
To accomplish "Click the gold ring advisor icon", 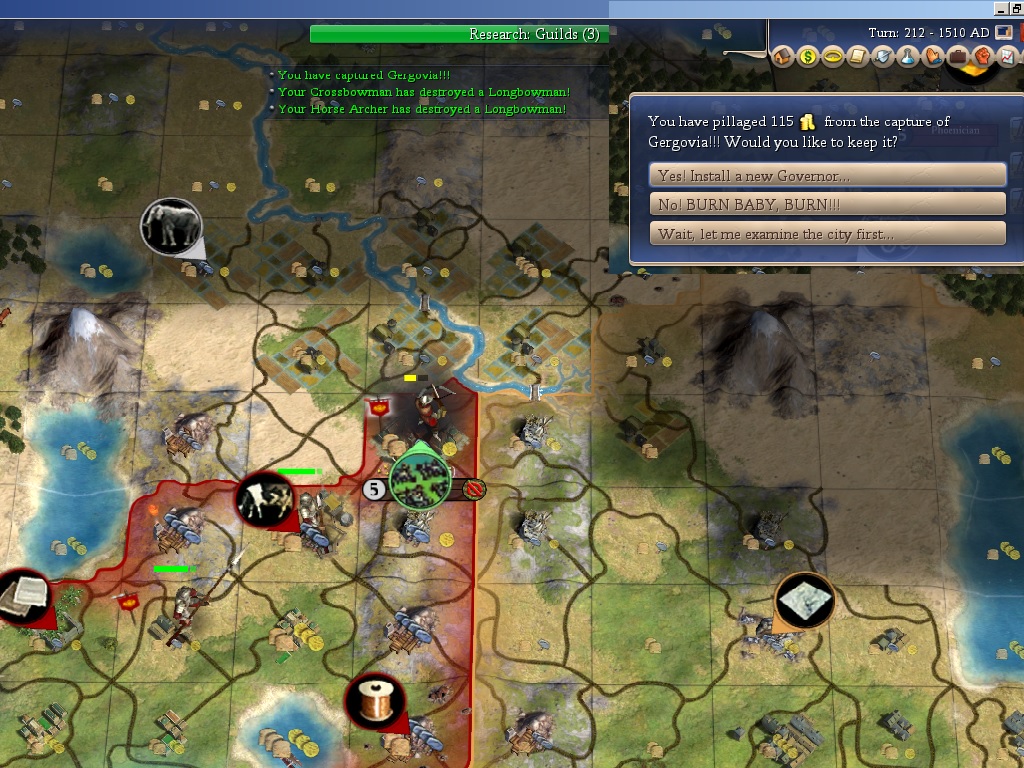I will point(832,56).
